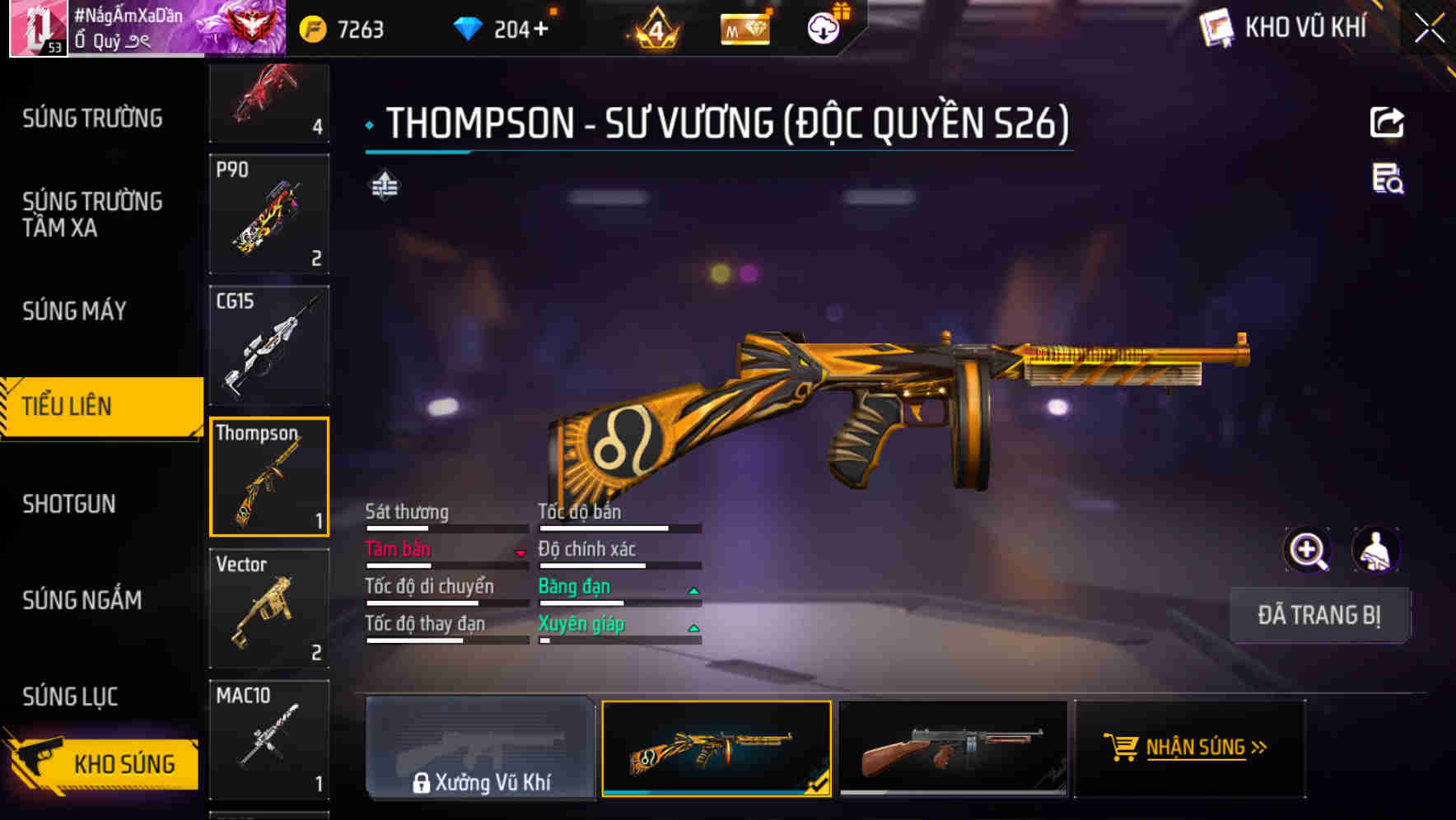Open the crown rank level icon
1456x820 pixels.
(x=653, y=27)
